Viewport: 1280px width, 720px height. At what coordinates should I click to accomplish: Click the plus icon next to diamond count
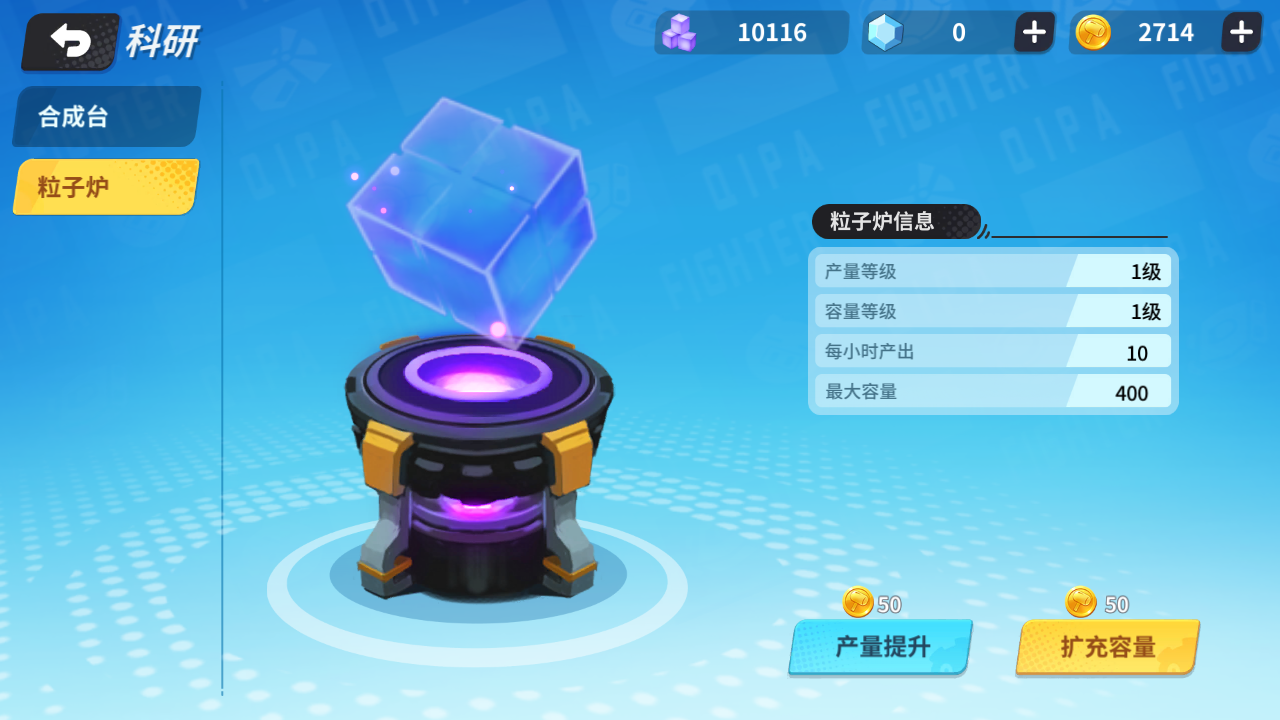click(1032, 32)
